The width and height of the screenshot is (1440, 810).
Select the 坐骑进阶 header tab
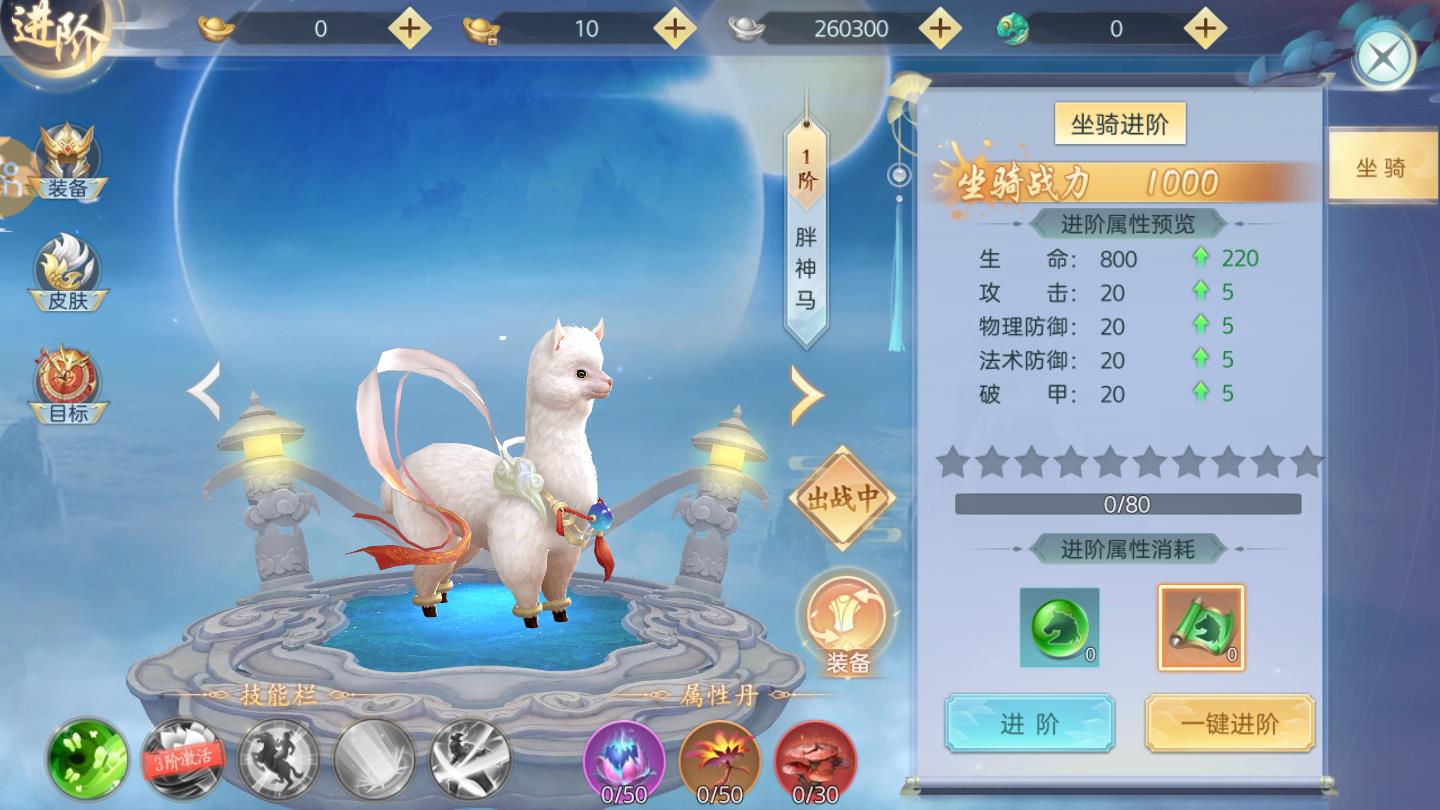coord(1118,122)
